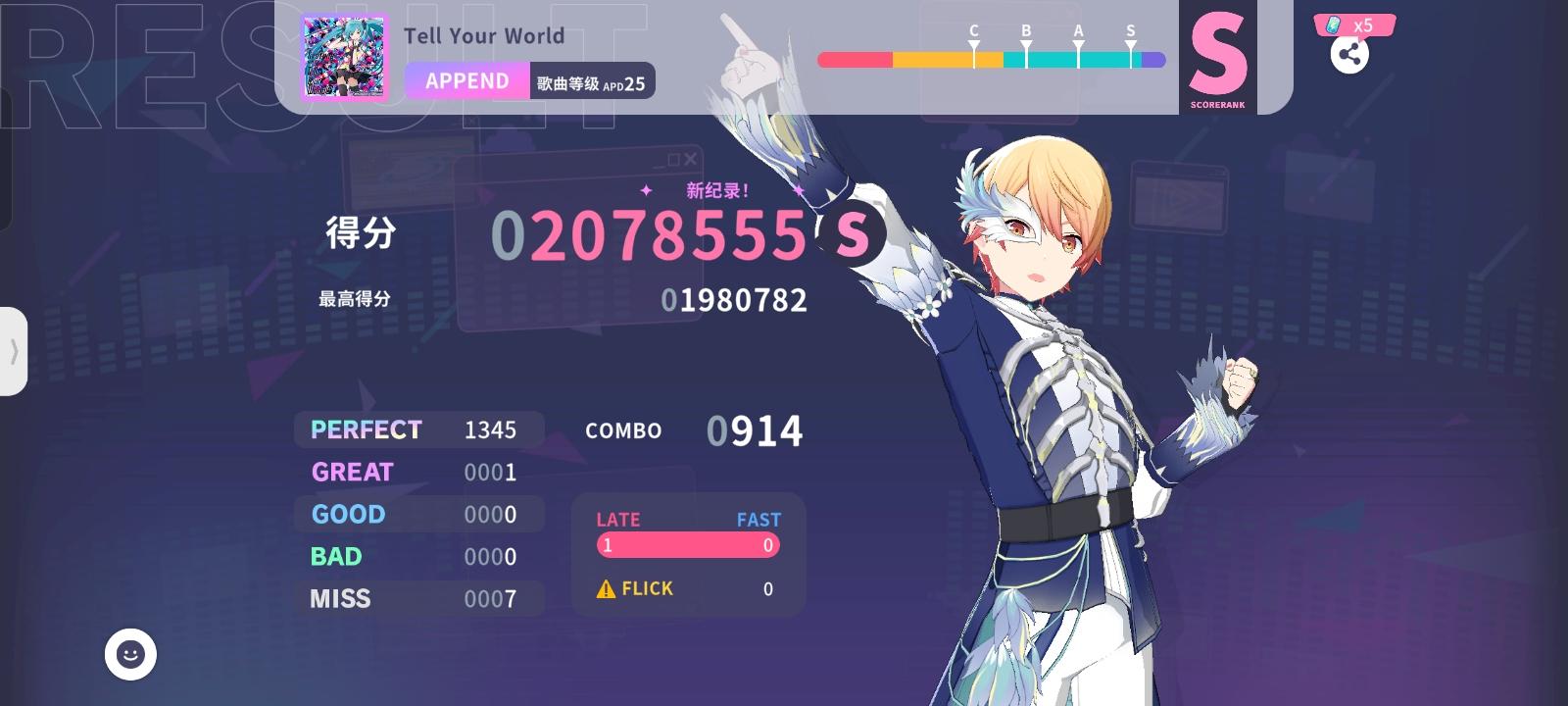Click the LATE/FAST timing bar
The height and width of the screenshot is (706, 1568).
pos(686,545)
